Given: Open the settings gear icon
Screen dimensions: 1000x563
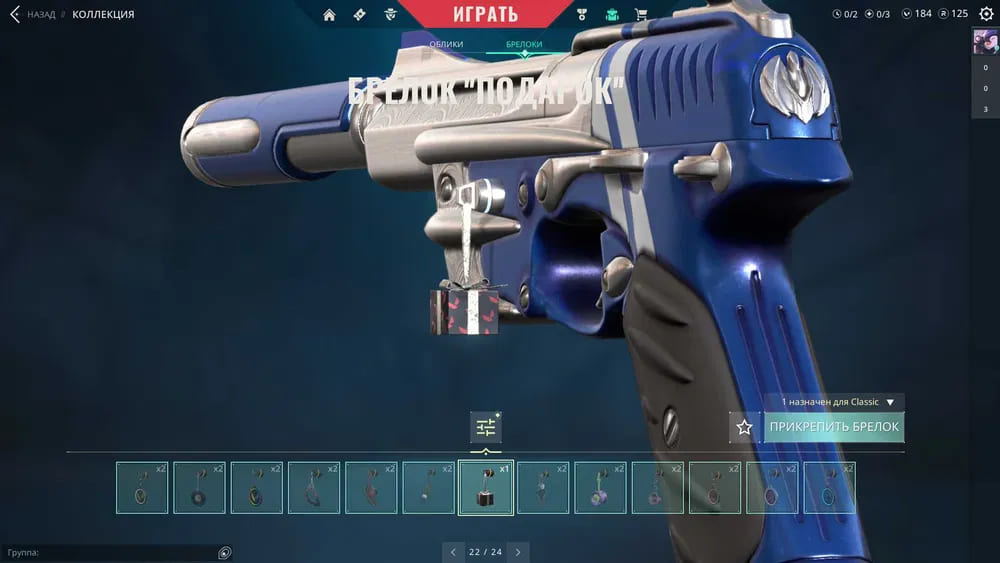Looking at the screenshot, I should (x=986, y=14).
